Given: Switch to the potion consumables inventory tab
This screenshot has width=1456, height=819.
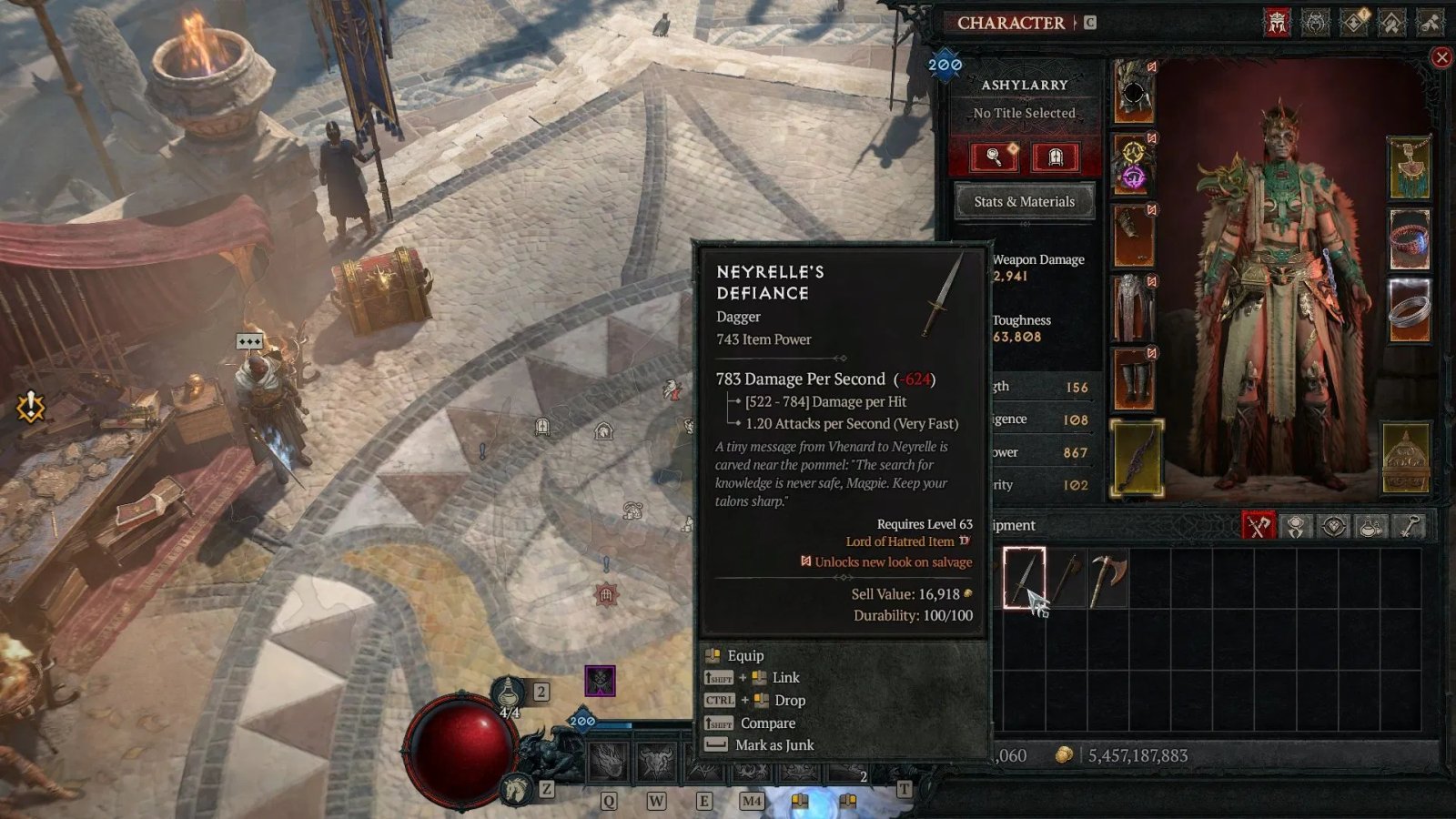Looking at the screenshot, I should [x=1371, y=526].
